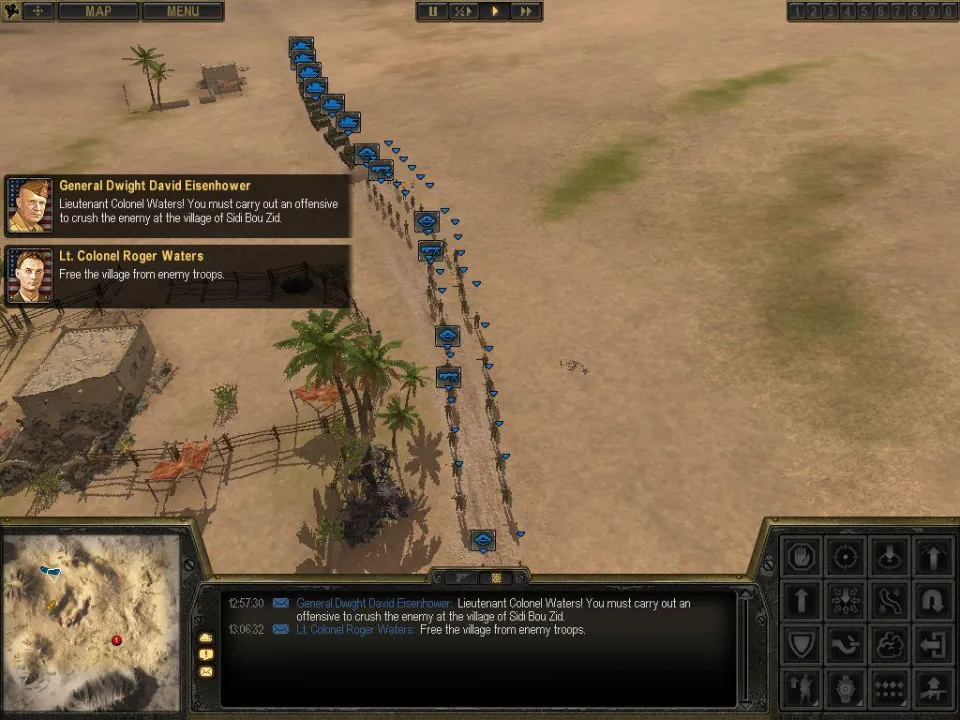Activate the stop command (hand icon)
The height and width of the screenshot is (720, 960).
[x=801, y=557]
